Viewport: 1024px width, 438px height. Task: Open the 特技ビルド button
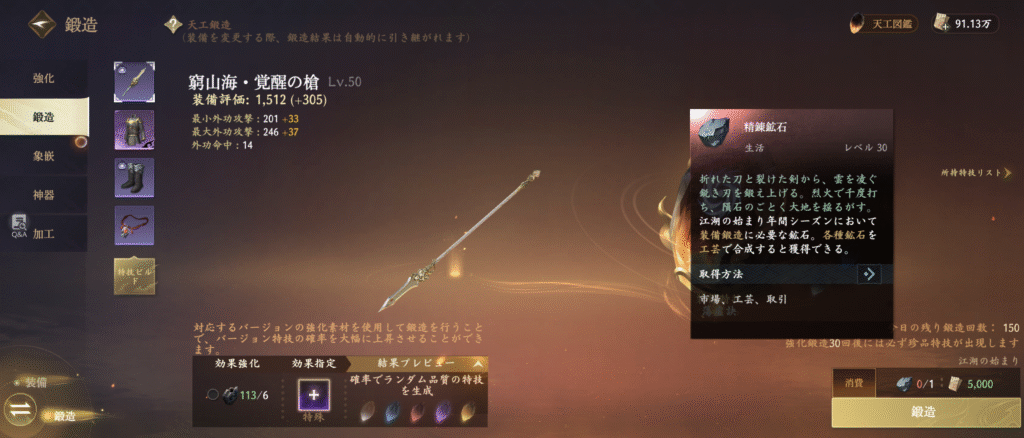point(134,275)
